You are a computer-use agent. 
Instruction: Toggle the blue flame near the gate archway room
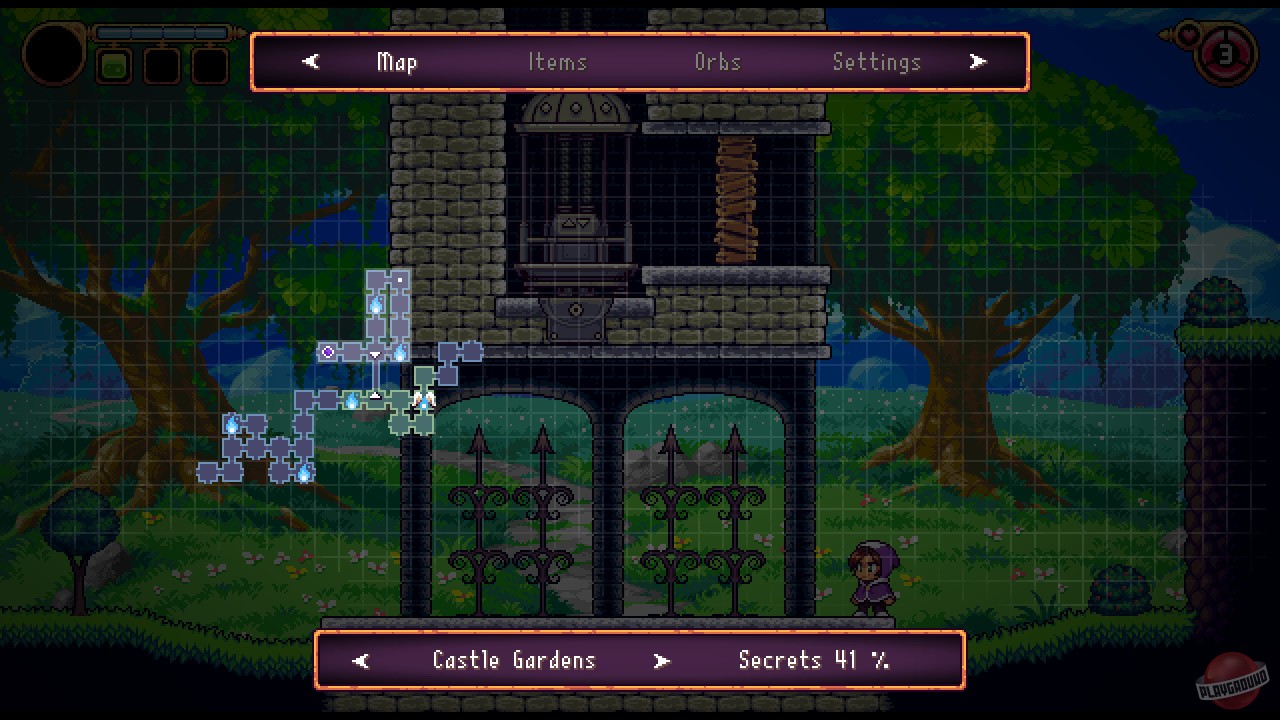point(353,402)
